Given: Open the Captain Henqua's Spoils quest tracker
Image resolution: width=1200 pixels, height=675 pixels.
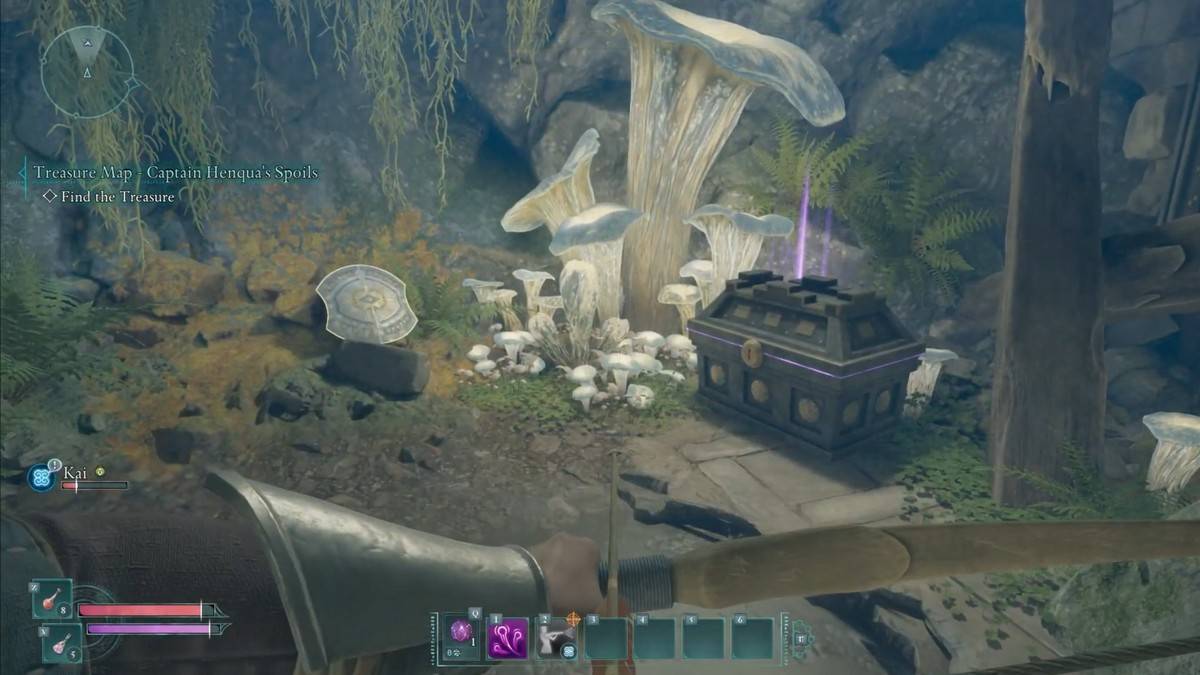Looking at the screenshot, I should point(175,173).
